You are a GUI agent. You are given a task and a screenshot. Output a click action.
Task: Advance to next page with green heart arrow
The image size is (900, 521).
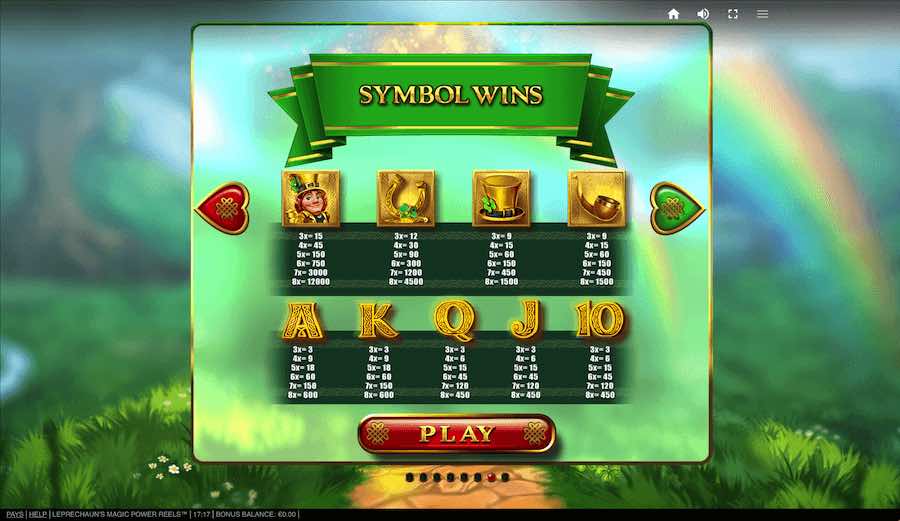click(x=678, y=208)
